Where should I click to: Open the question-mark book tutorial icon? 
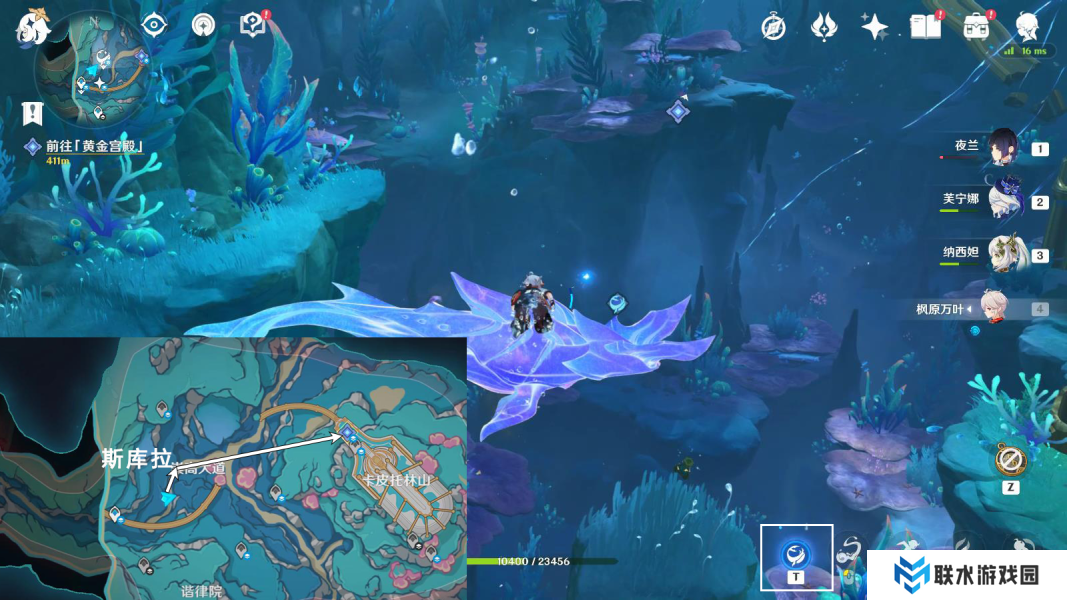coord(254,25)
